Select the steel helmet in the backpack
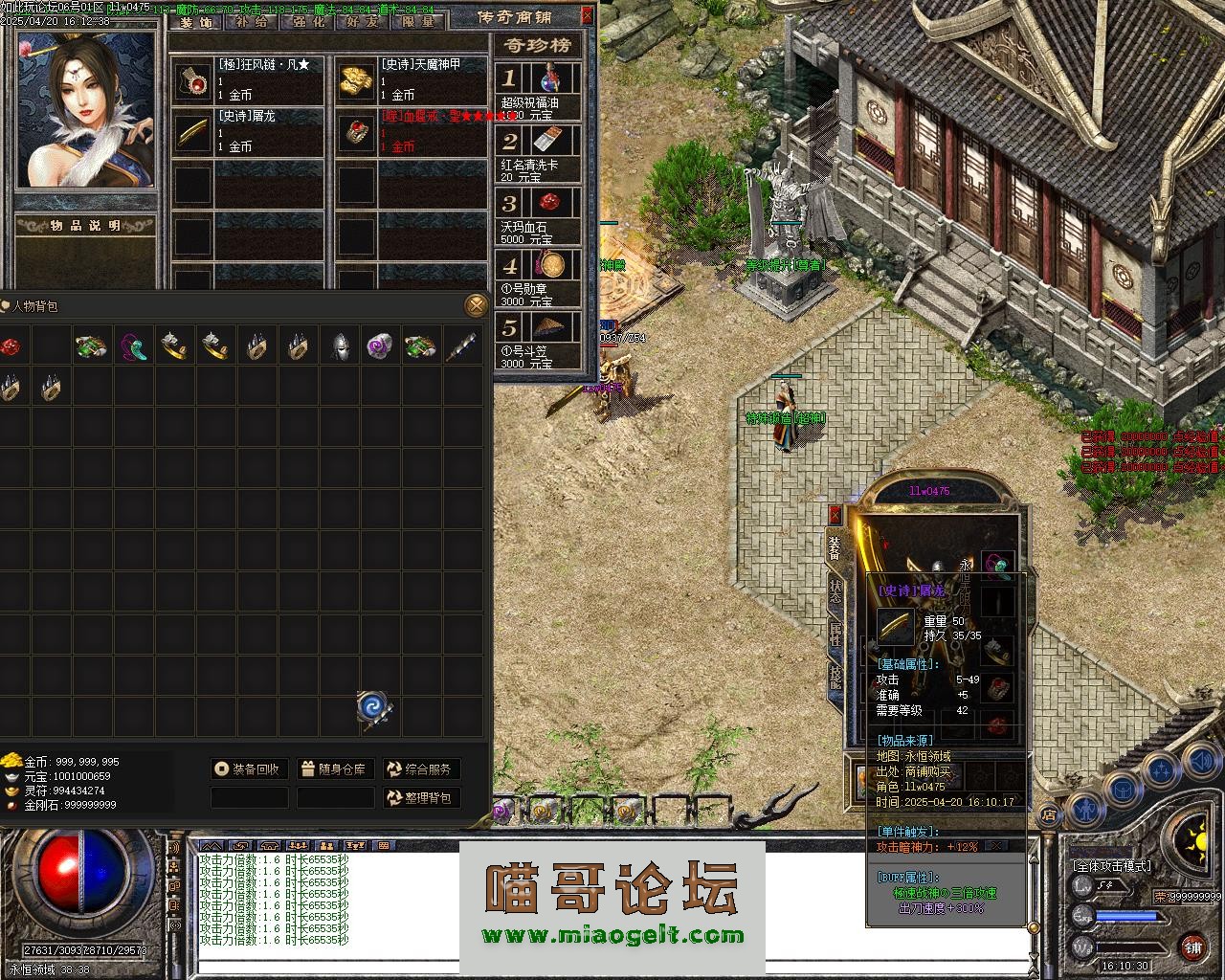Screen dimensions: 1225x980 (x=339, y=346)
